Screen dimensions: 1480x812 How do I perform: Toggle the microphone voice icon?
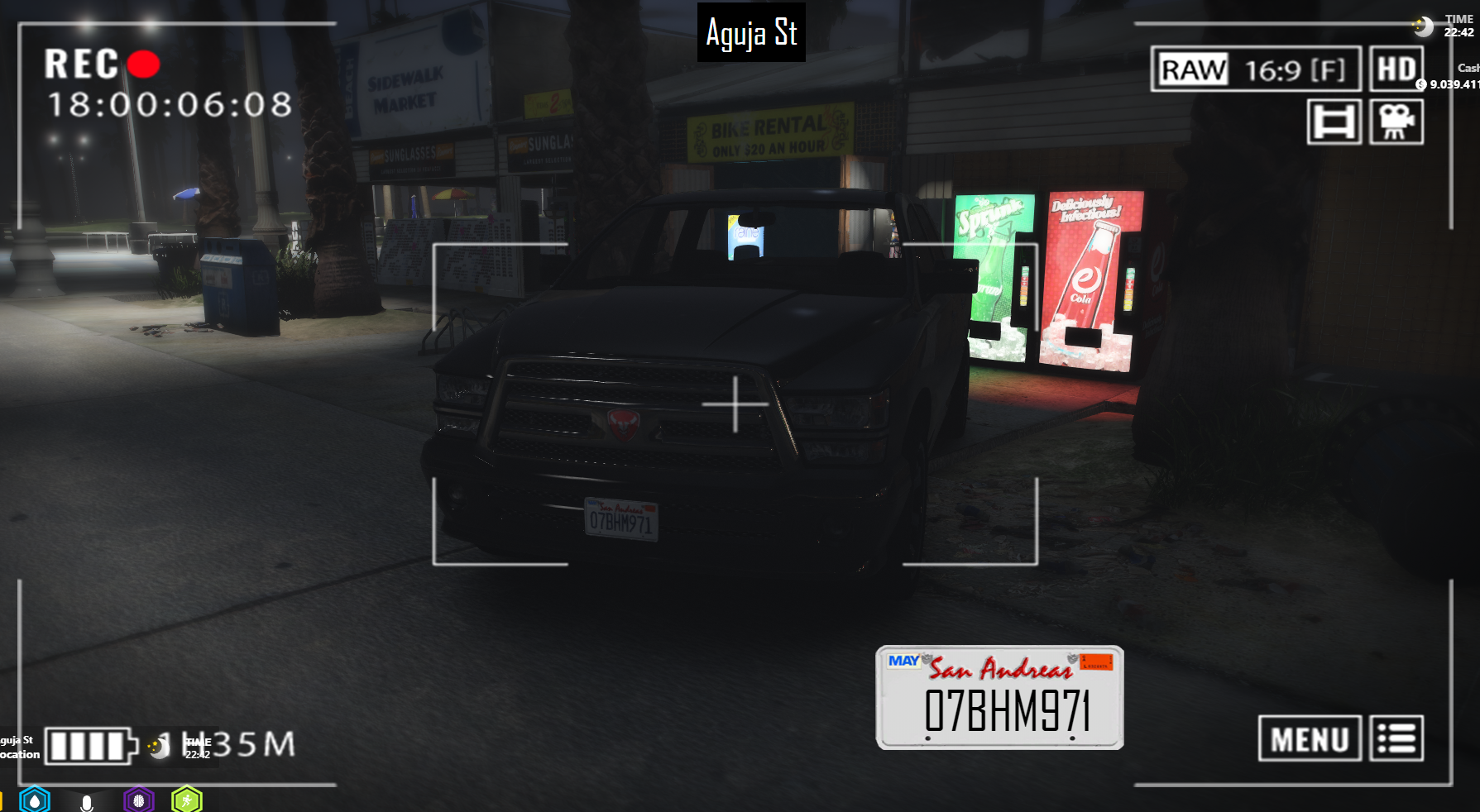pyautogui.click(x=87, y=802)
